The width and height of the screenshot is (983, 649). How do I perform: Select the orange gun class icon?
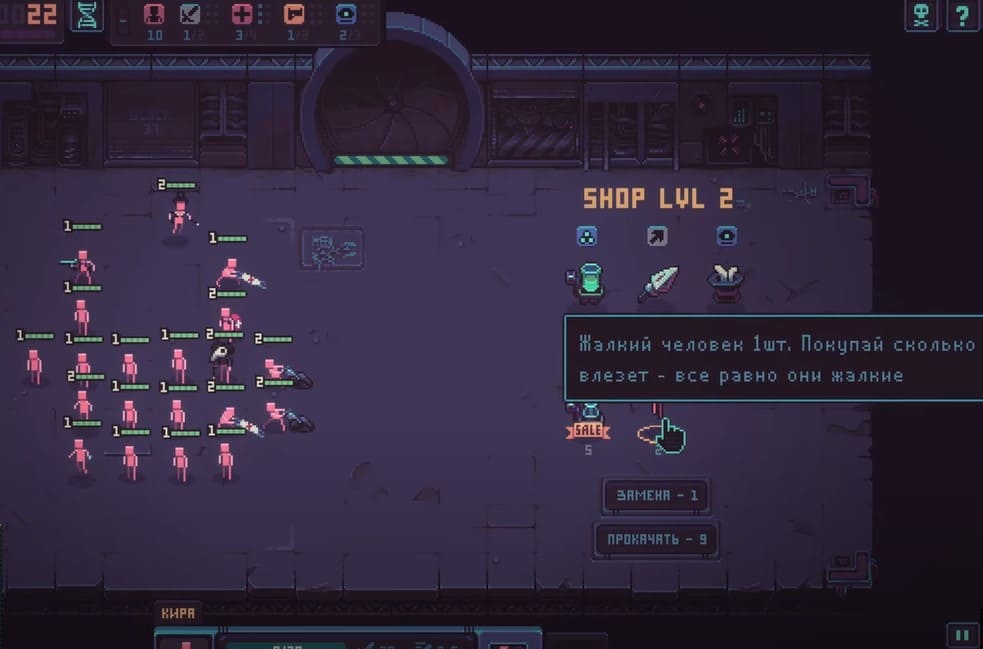pyautogui.click(x=294, y=15)
